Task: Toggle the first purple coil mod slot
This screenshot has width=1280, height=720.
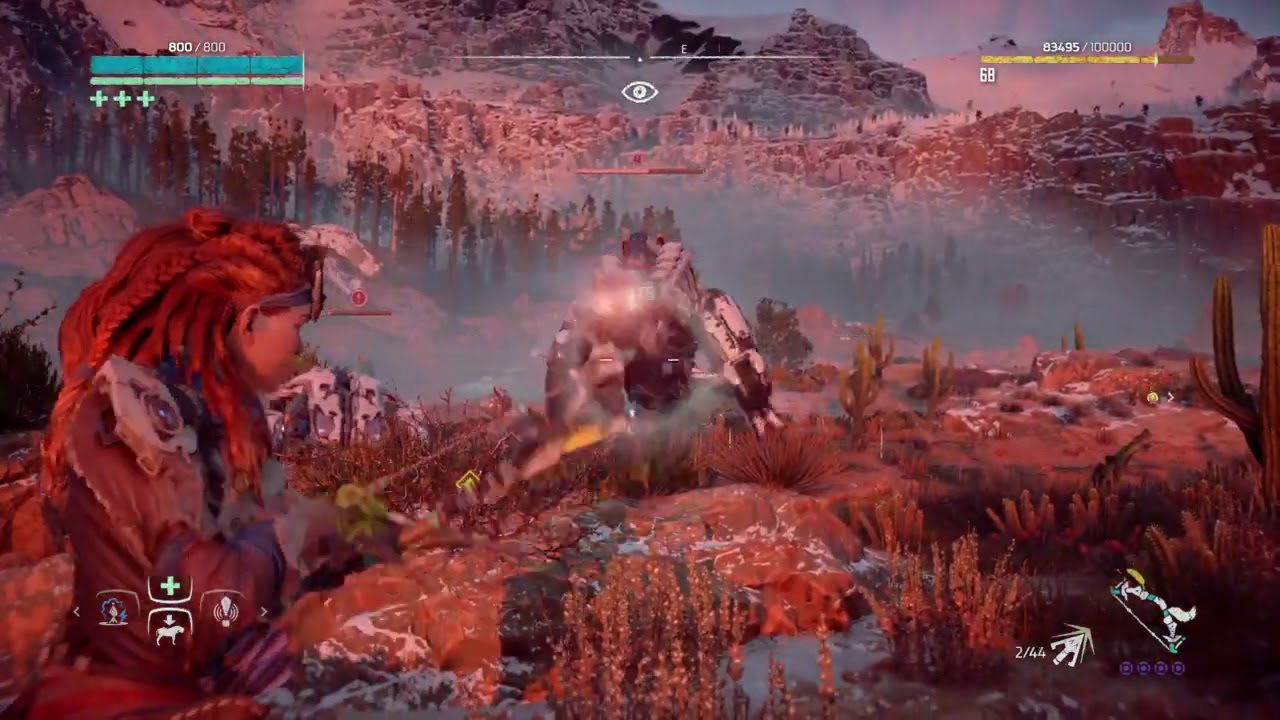Action: 1124,668
